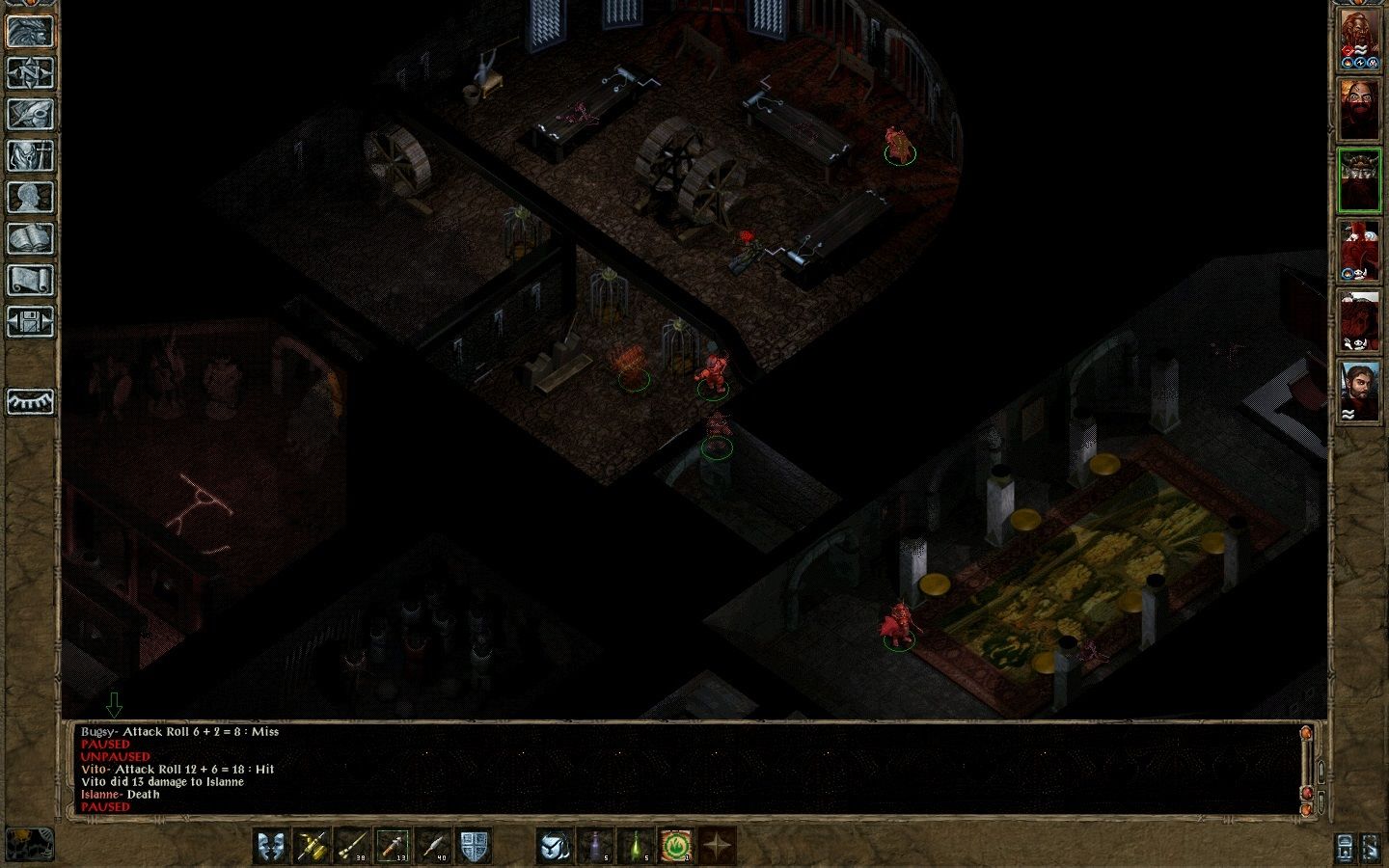The width and height of the screenshot is (1389, 868).
Task: Open the priest scroll button
Action: (30, 280)
